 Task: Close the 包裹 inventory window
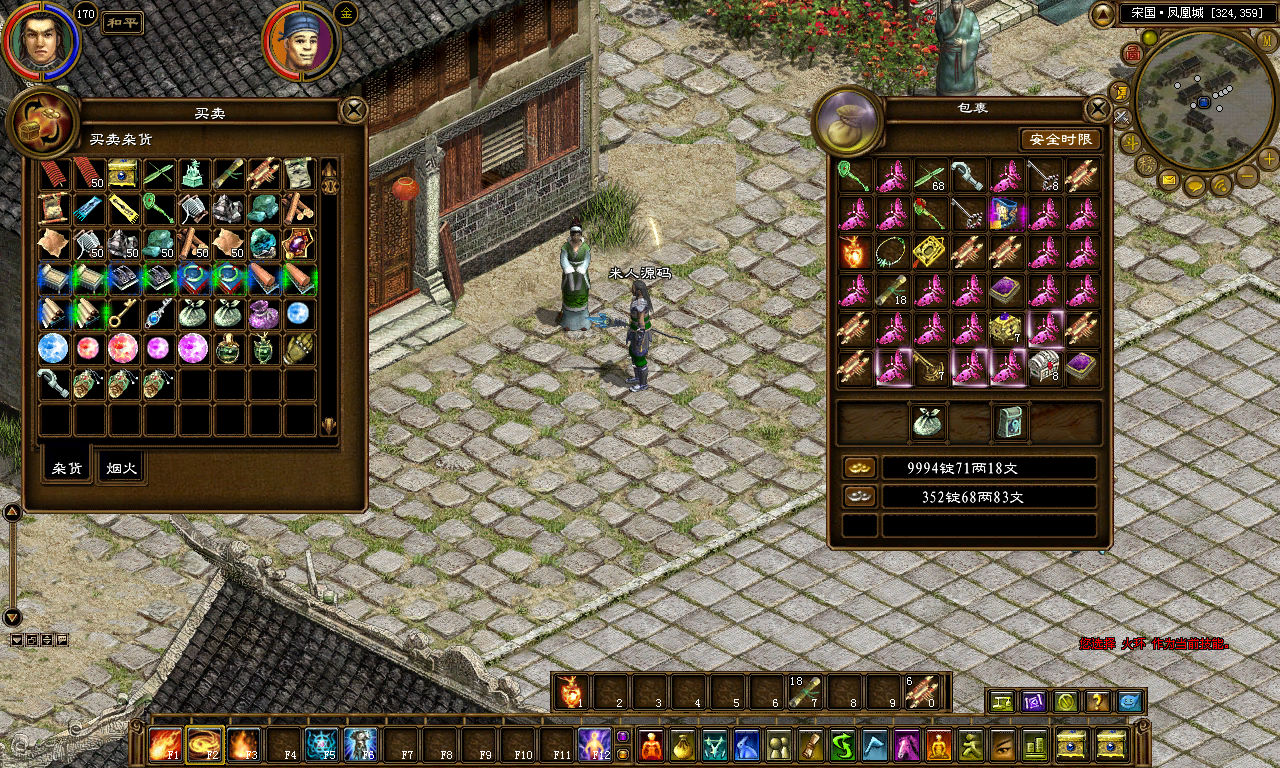pos(1098,109)
